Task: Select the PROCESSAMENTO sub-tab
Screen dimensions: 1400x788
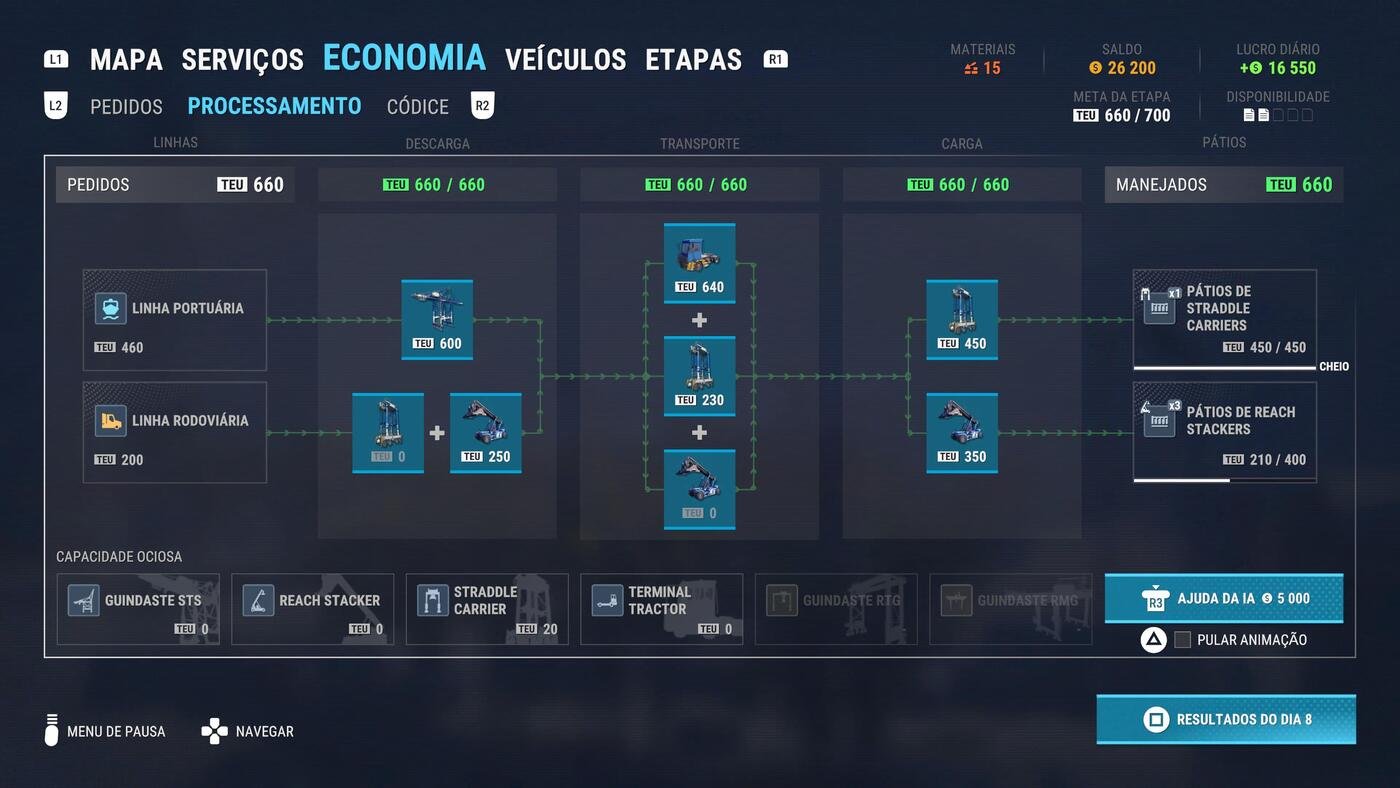Action: (x=274, y=106)
